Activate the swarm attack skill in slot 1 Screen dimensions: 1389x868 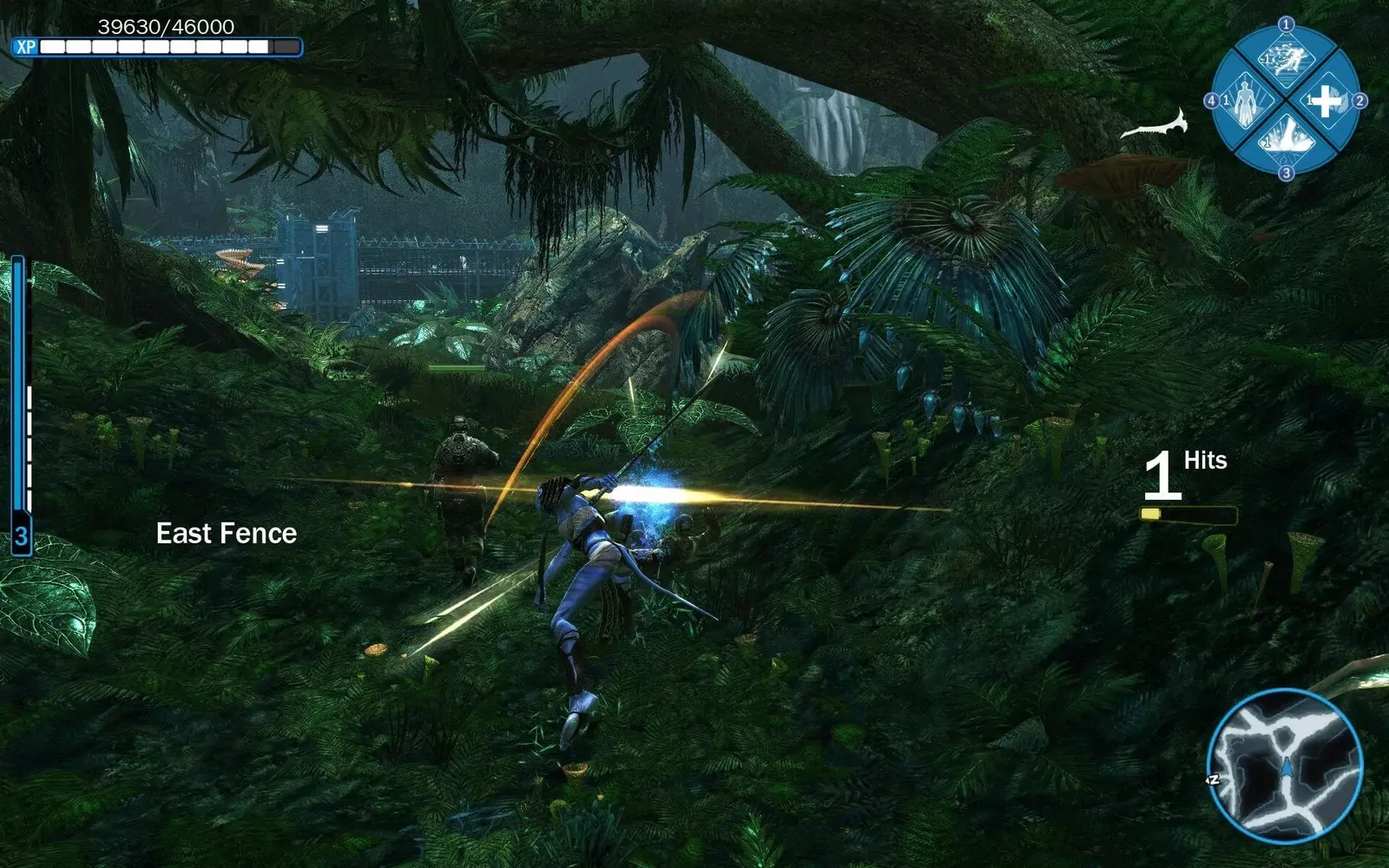[1286, 61]
